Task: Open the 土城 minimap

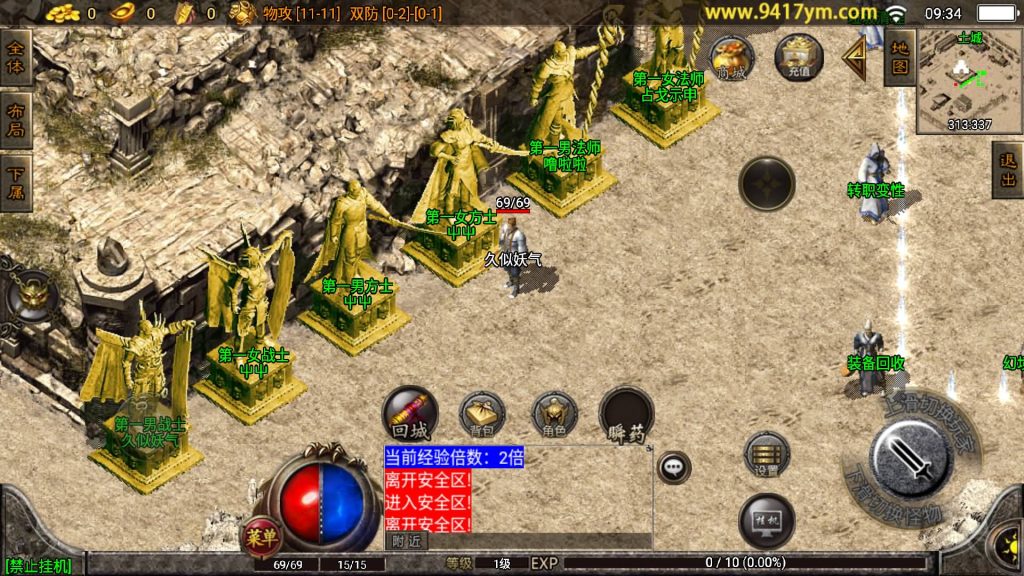Action: point(961,82)
